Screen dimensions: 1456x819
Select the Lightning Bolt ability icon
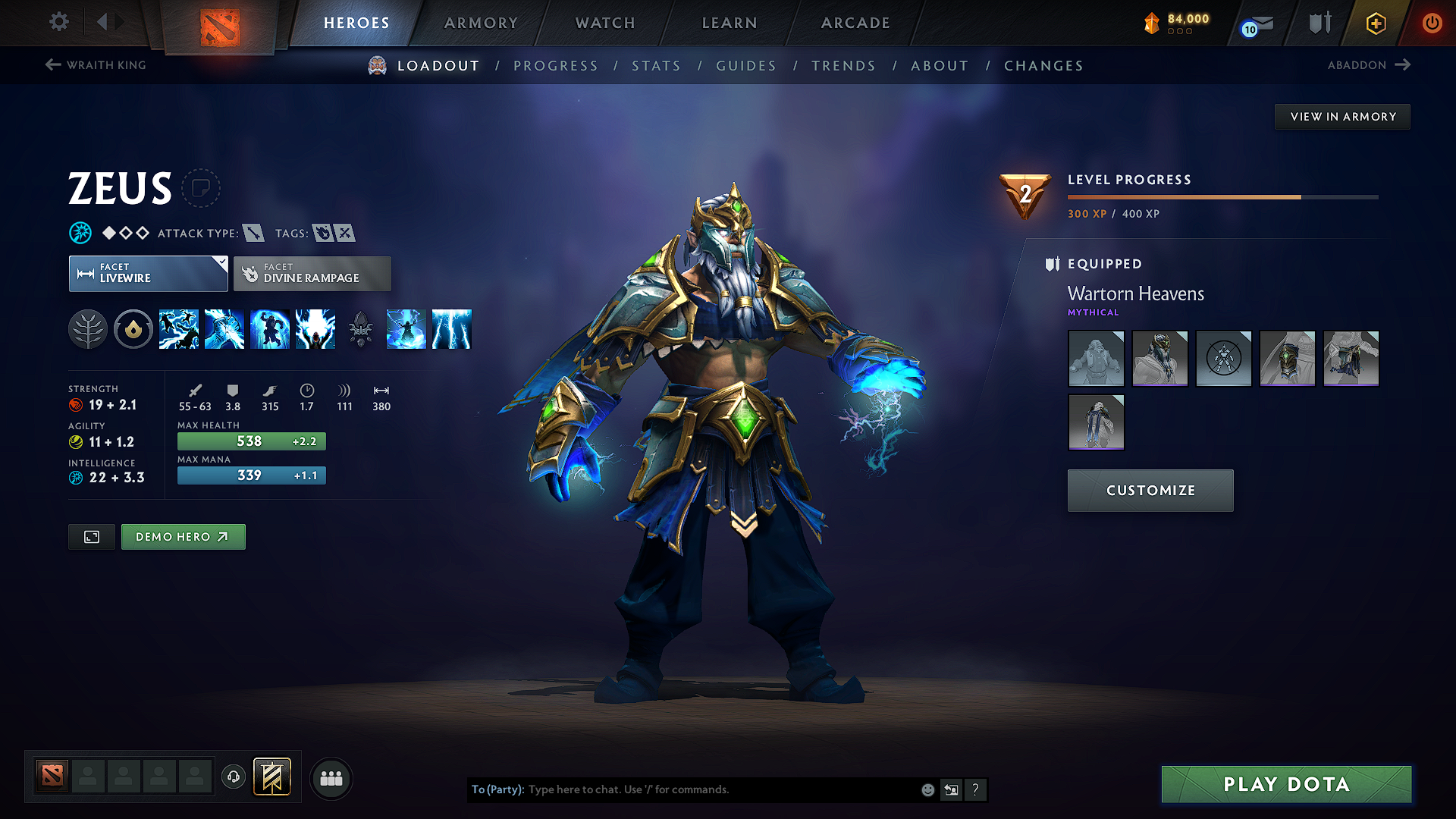224,329
